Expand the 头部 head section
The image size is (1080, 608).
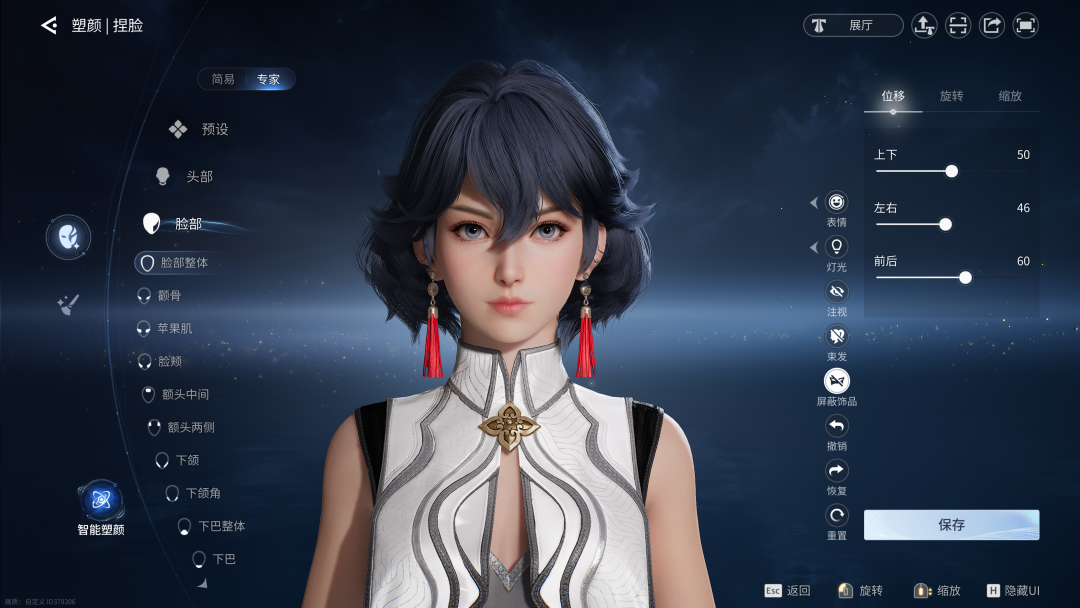[186, 176]
